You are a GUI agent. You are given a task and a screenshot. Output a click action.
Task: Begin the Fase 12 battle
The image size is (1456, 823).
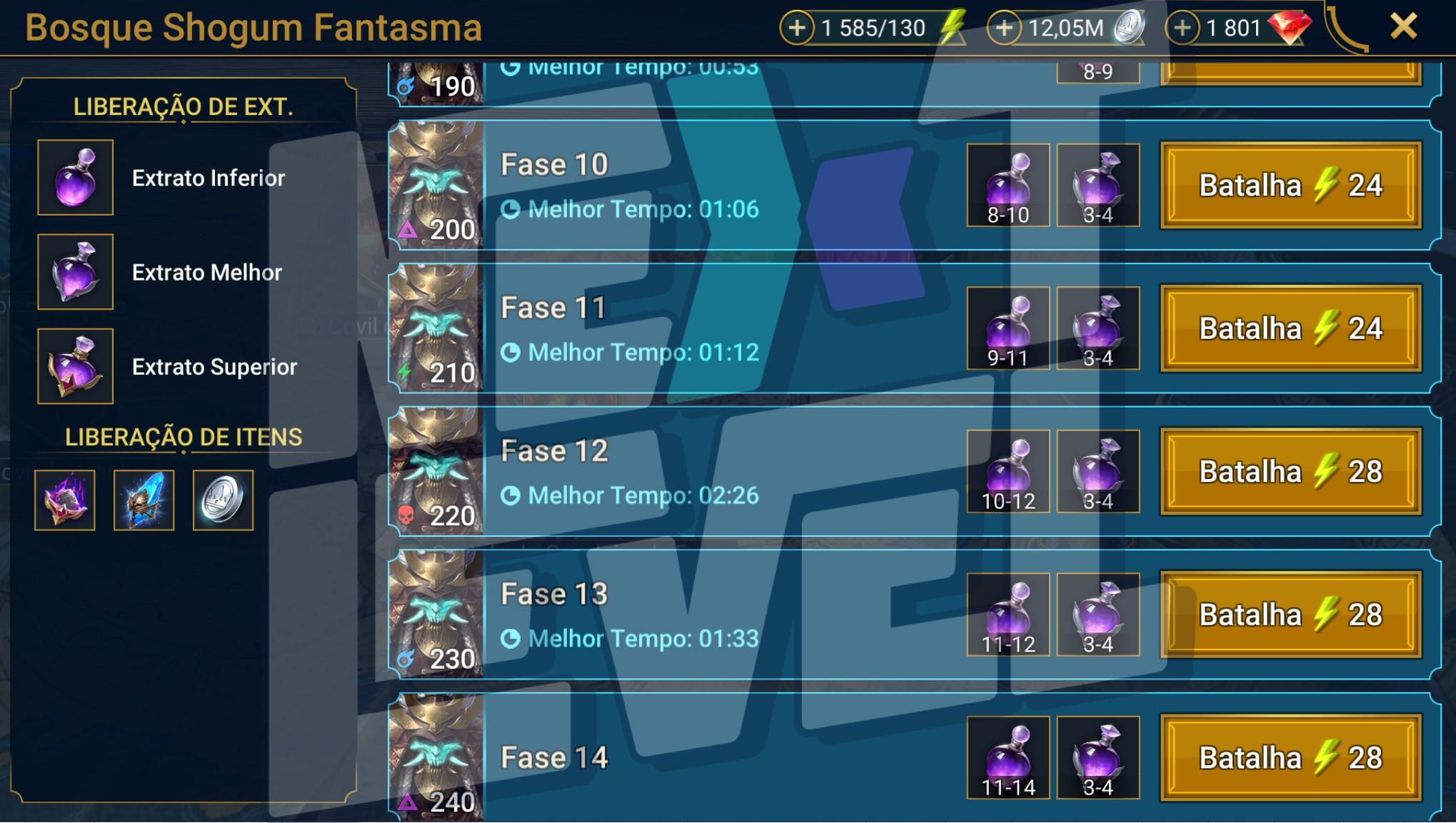pos(1290,472)
